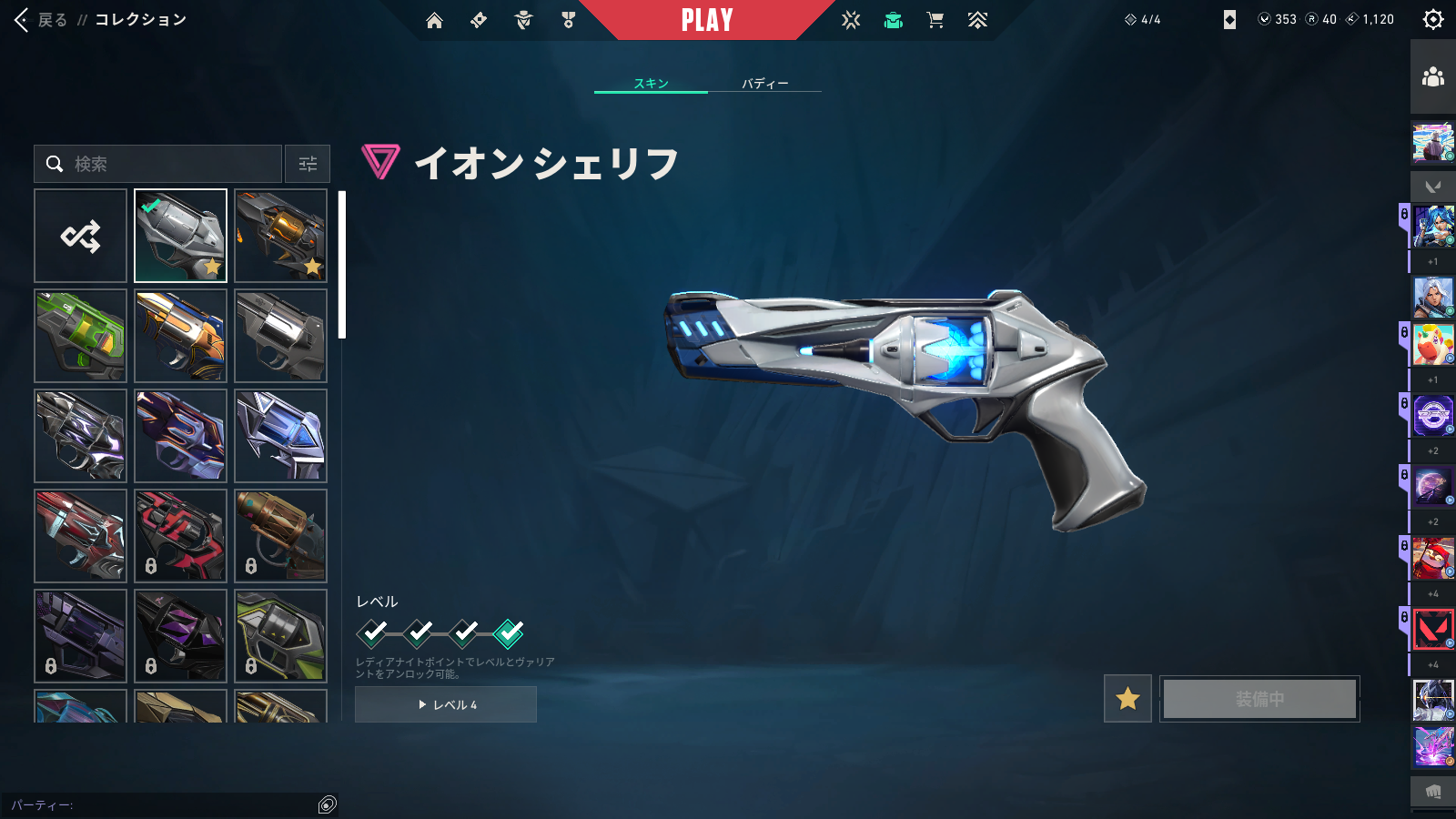
Task: Open the home icon in top navigation
Action: (x=434, y=20)
